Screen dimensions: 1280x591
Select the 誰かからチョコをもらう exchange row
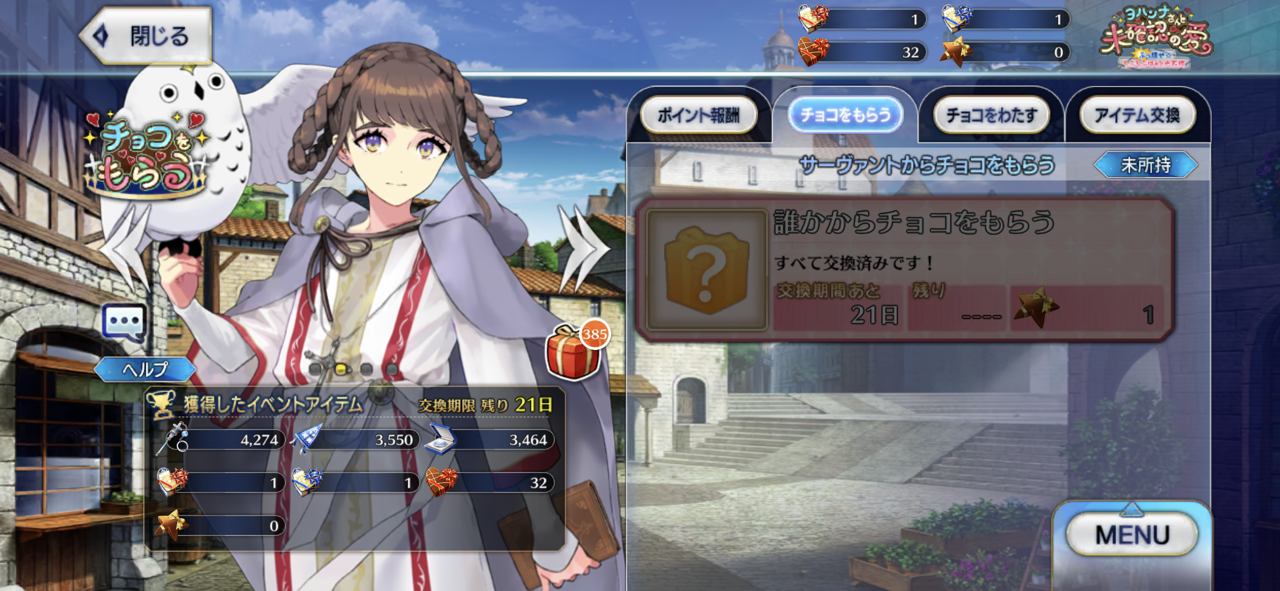[905, 269]
